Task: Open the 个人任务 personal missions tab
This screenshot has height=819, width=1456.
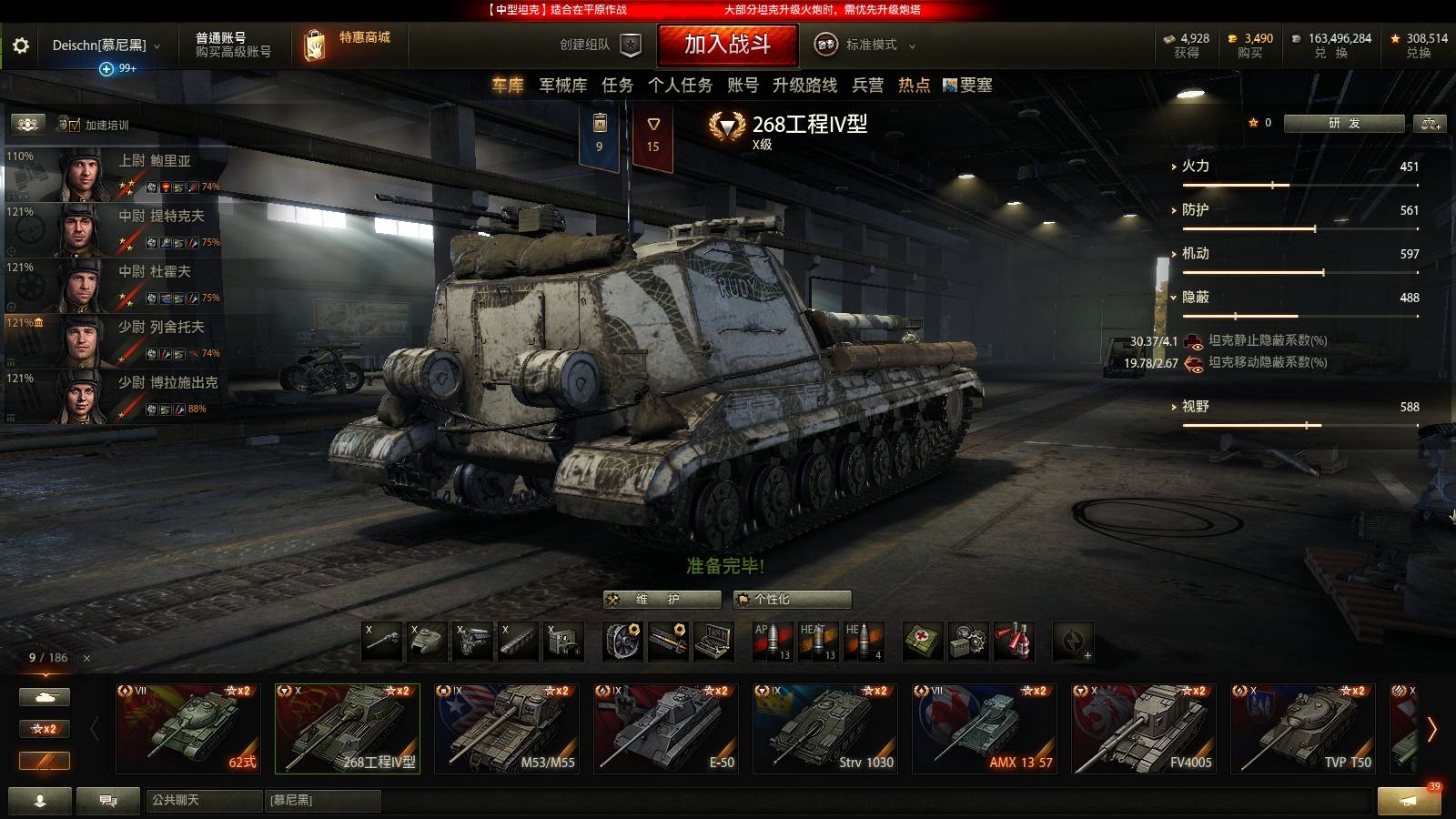Action: tap(680, 85)
